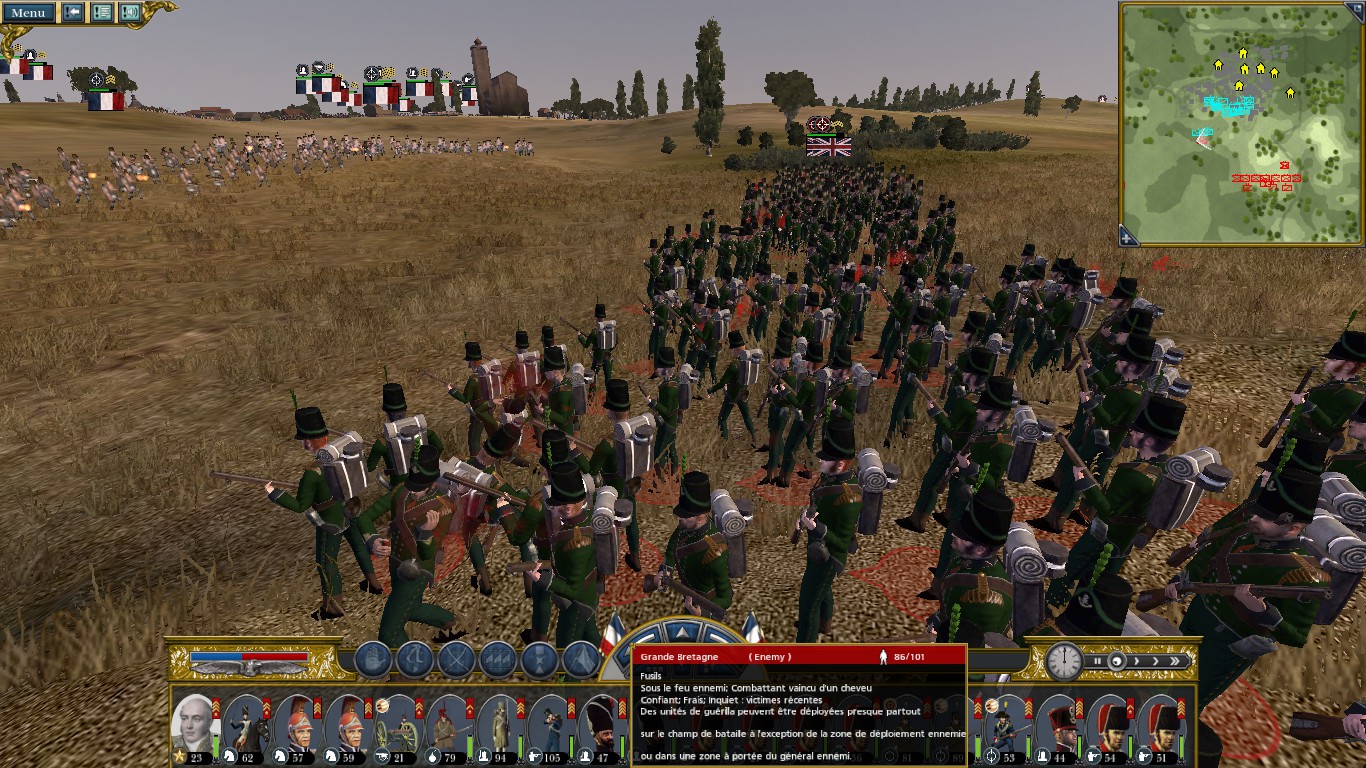
Task: Toggle the crossed sabres melee order
Action: [456, 660]
